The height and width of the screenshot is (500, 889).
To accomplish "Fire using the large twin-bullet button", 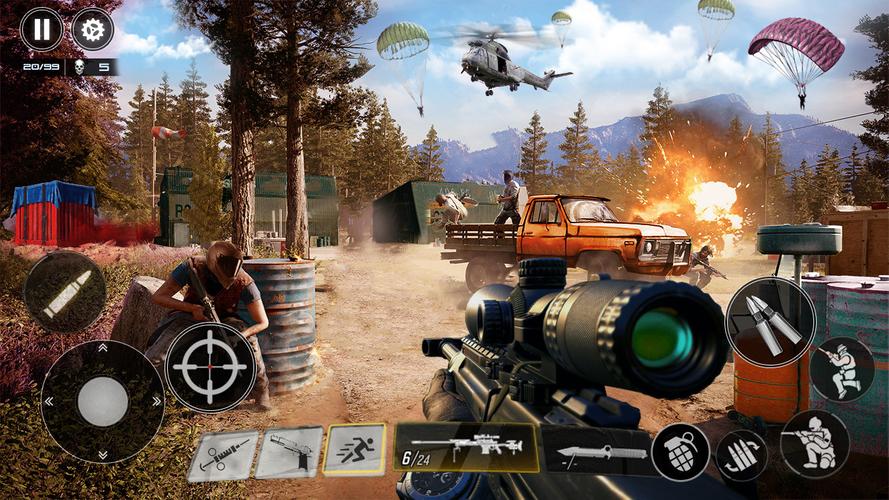I will [770, 322].
